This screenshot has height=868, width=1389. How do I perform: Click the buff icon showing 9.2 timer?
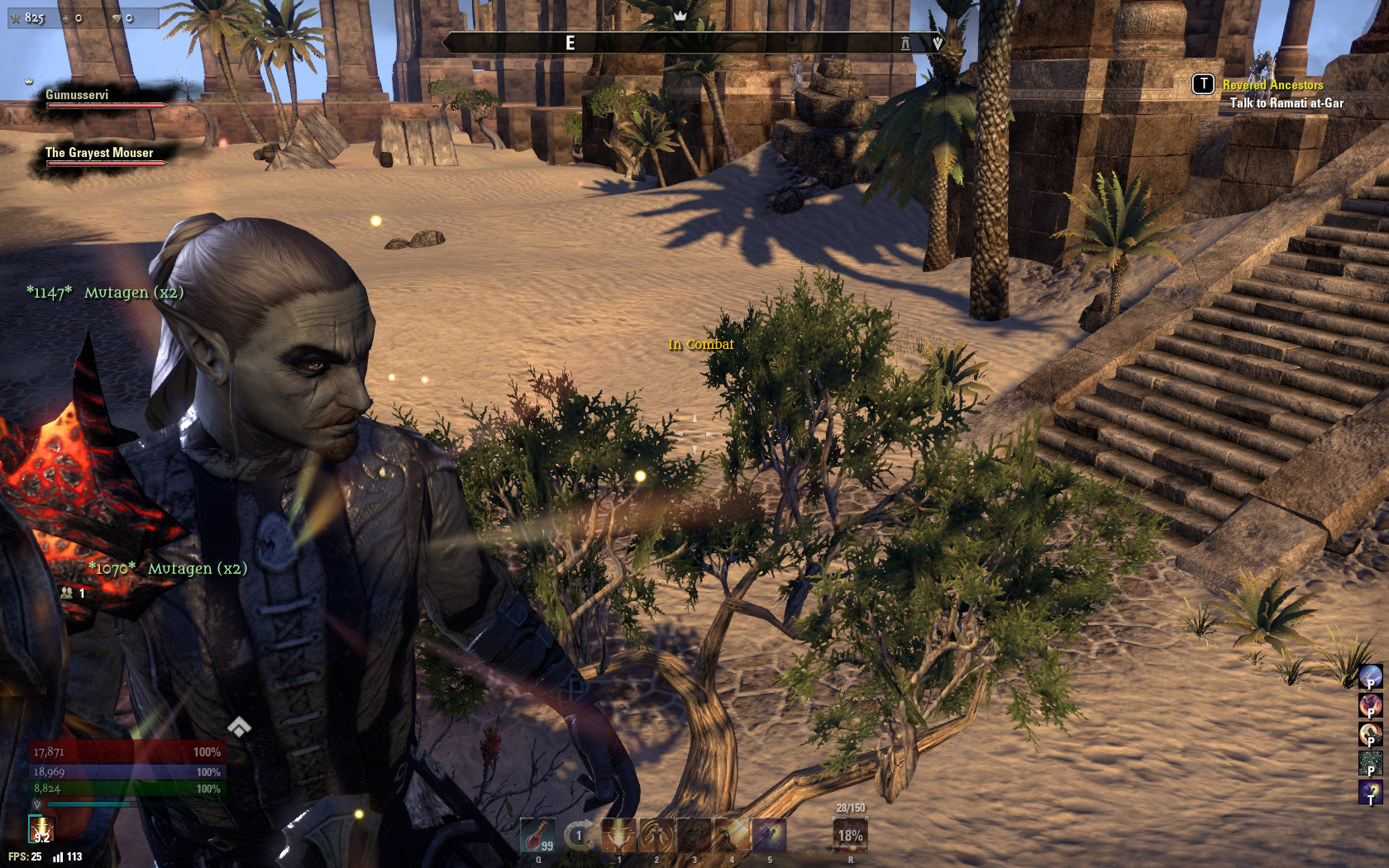click(x=41, y=829)
